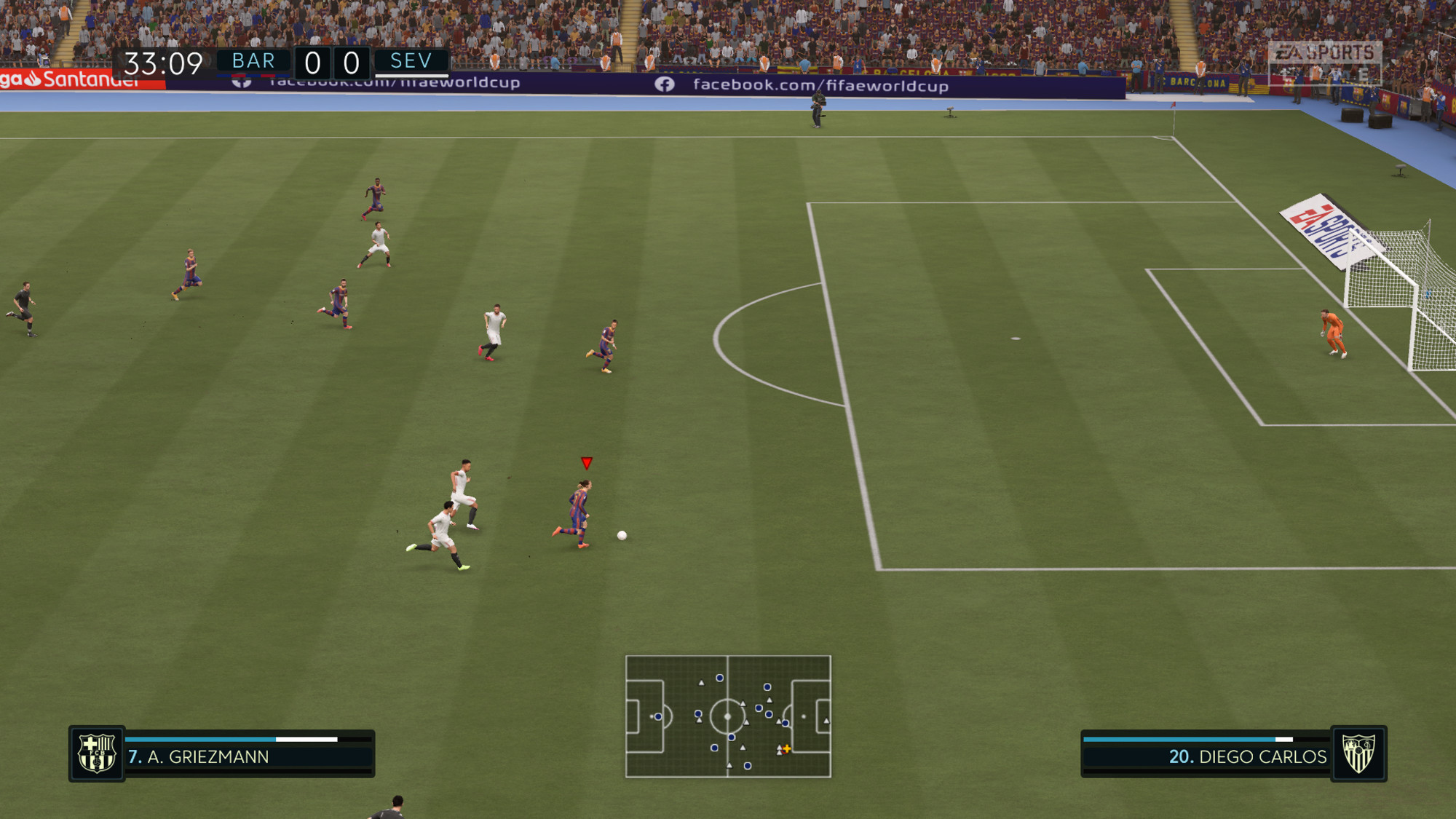Image resolution: width=1456 pixels, height=819 pixels.
Task: Click the pitch radar minimap
Action: [x=728, y=716]
